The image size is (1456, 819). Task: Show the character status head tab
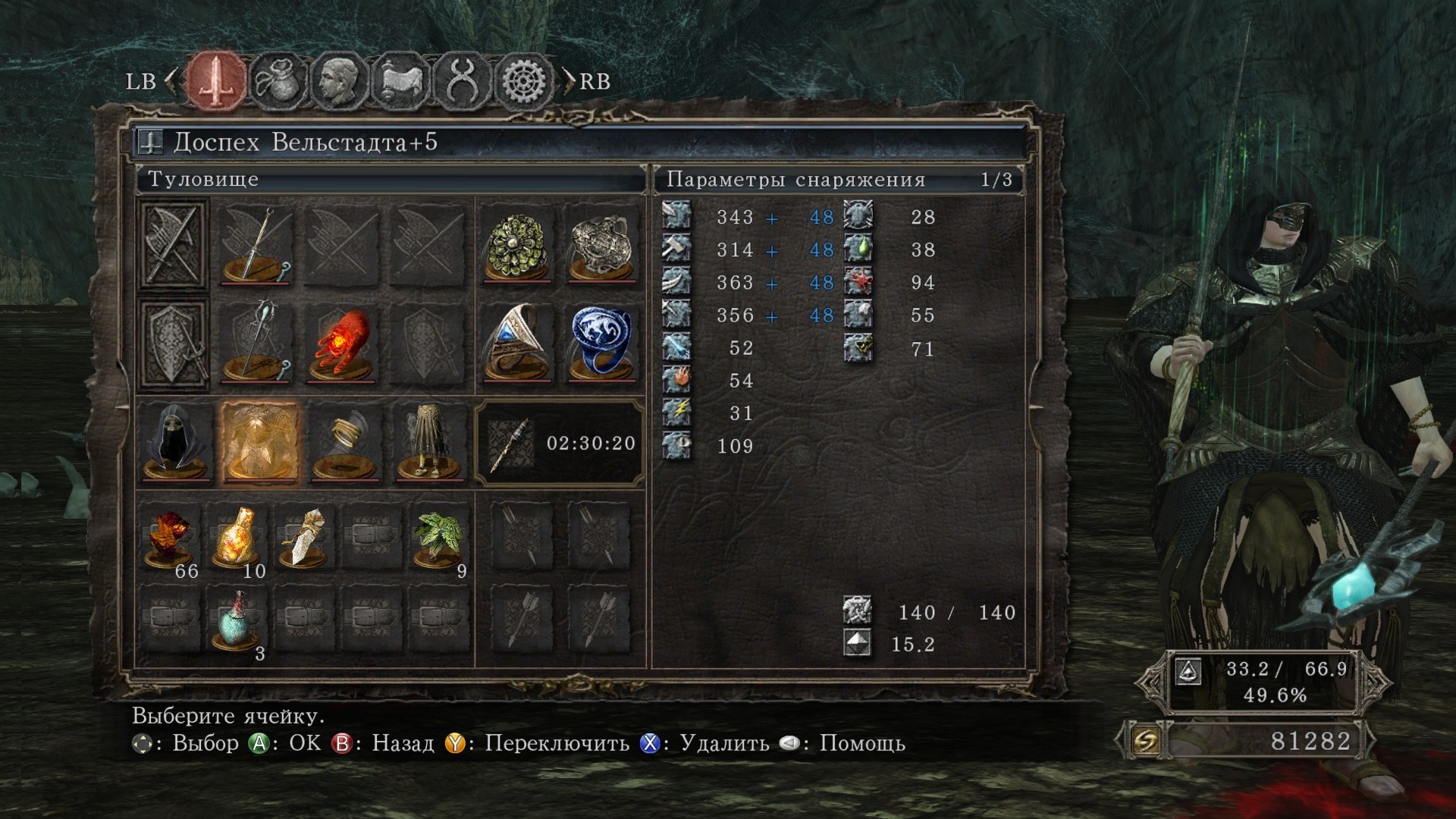pyautogui.click(x=339, y=80)
